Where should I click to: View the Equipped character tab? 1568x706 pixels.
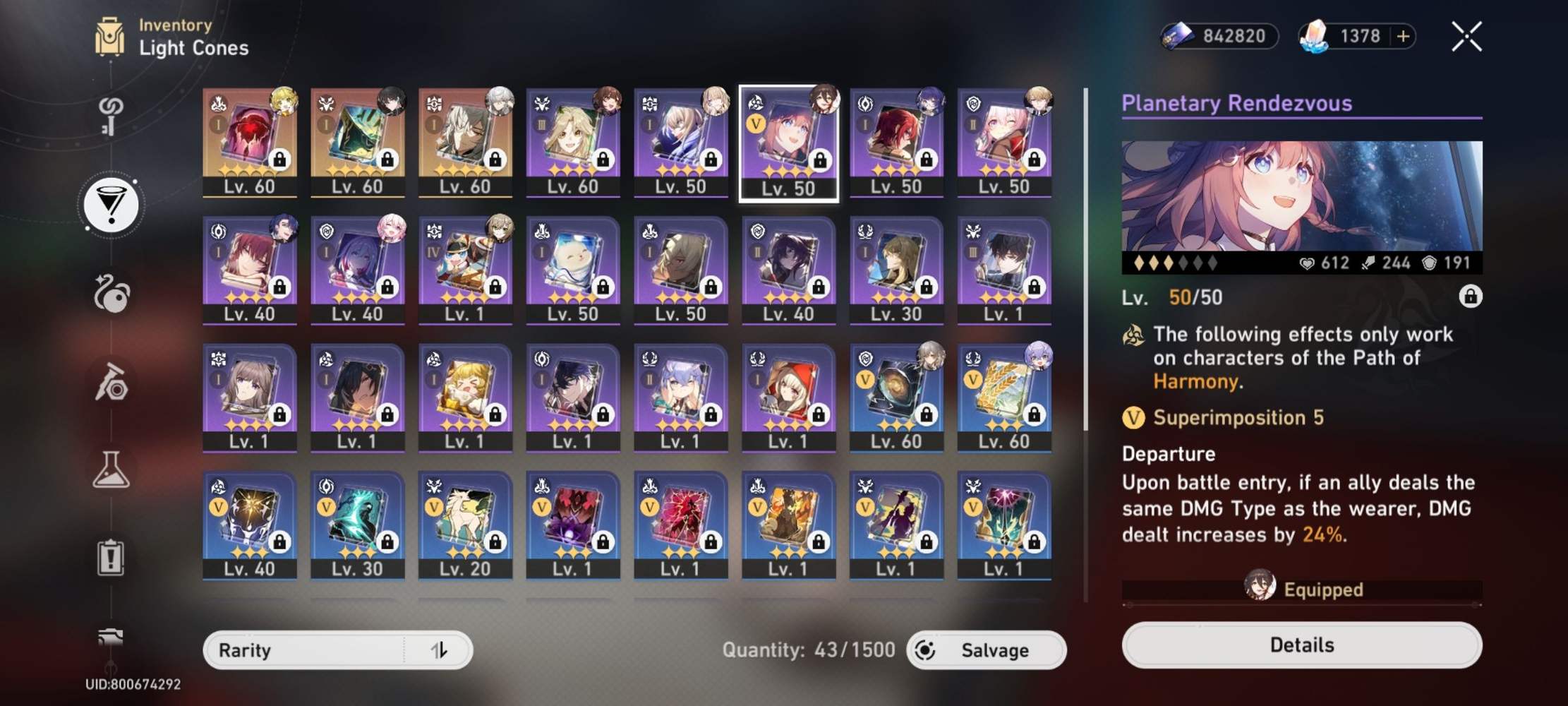(1302, 590)
